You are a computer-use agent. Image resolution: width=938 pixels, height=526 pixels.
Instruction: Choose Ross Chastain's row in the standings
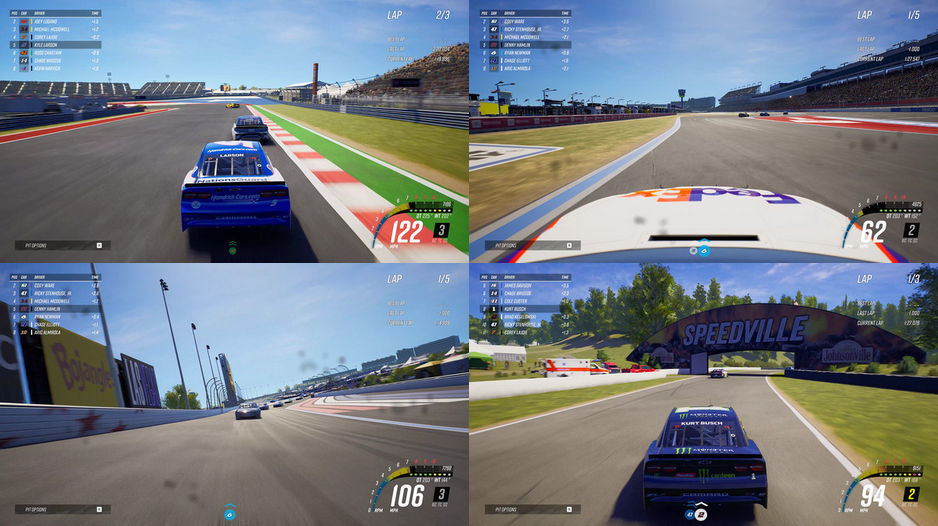tap(50, 53)
